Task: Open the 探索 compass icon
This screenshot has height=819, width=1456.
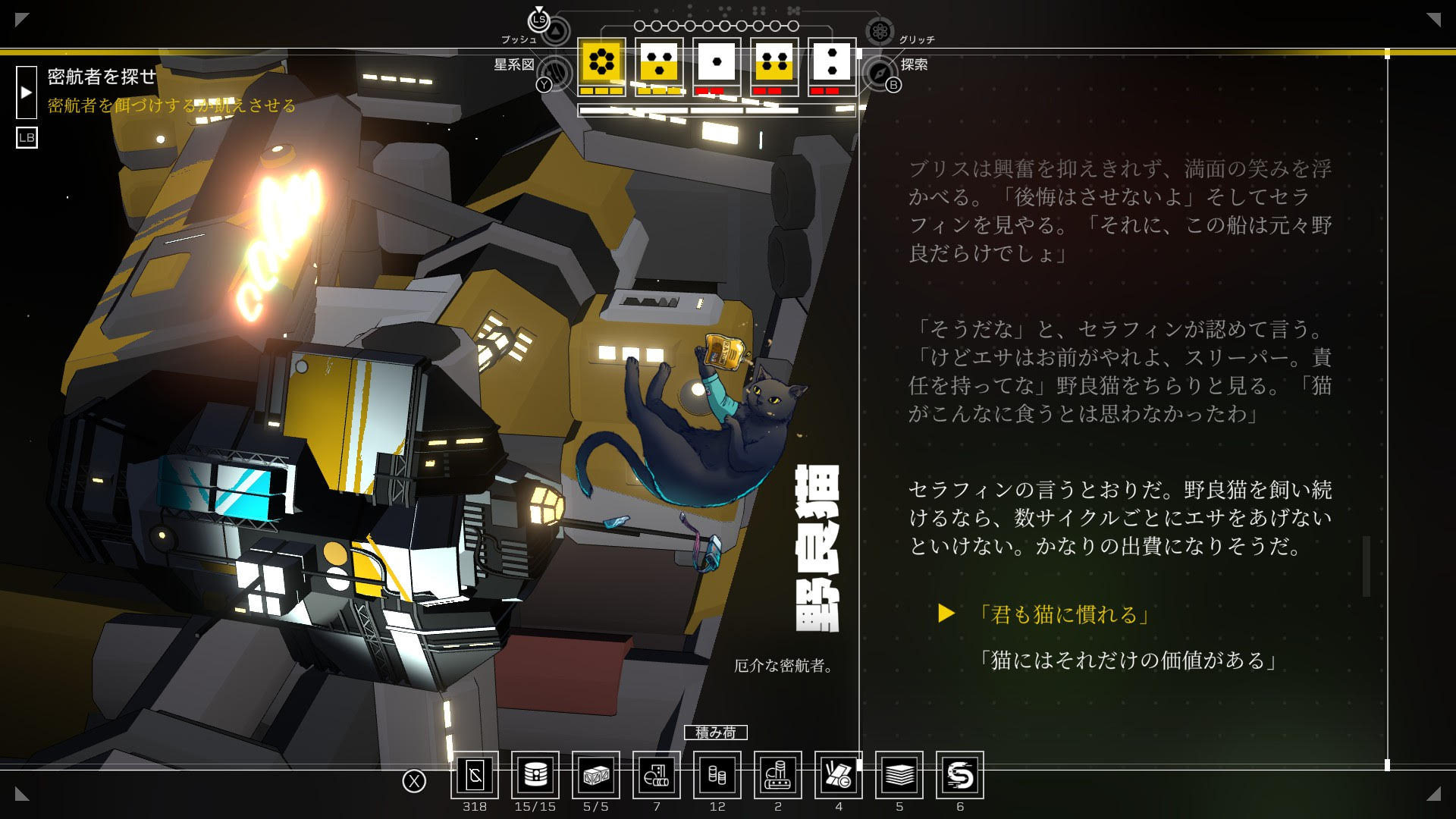Action: click(x=880, y=73)
